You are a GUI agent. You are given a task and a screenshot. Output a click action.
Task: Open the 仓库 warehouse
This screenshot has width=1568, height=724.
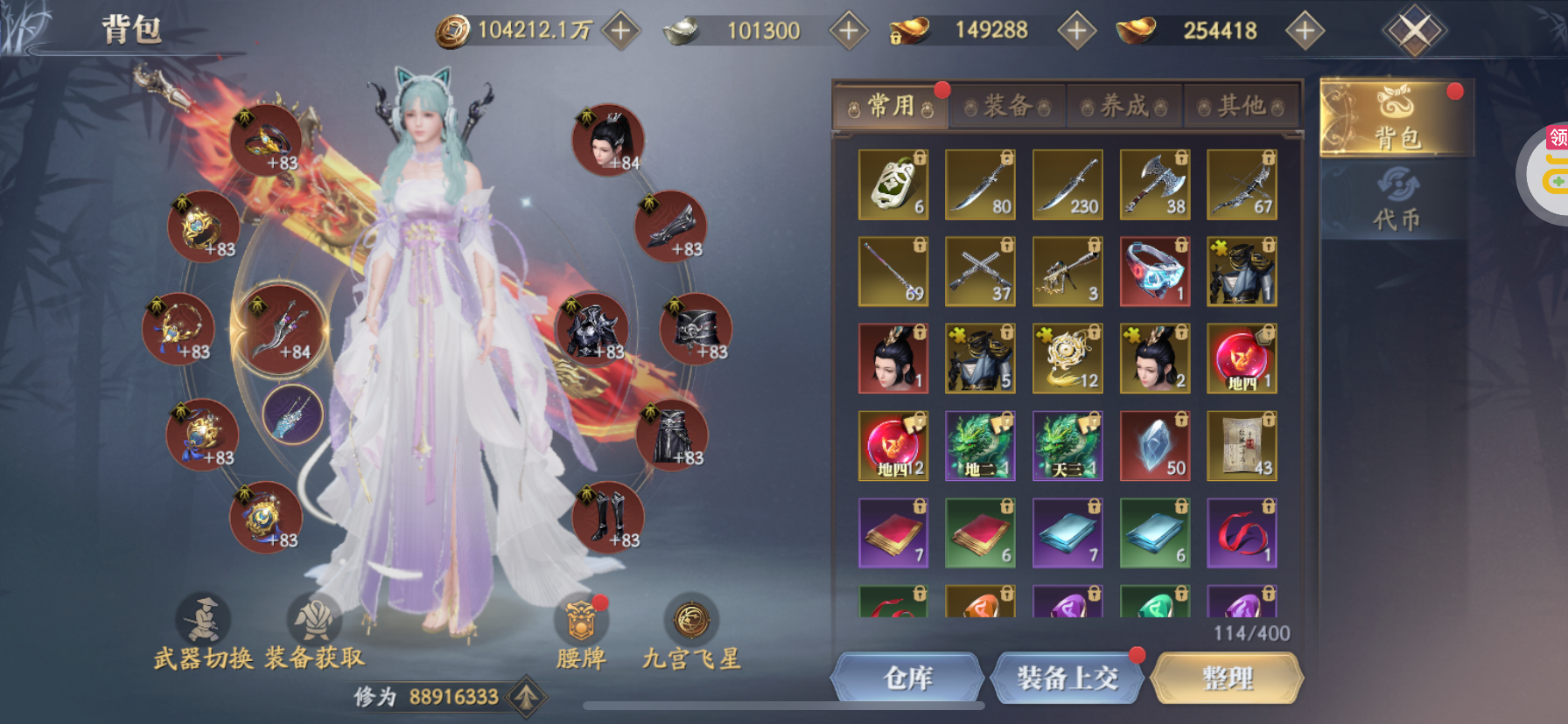[907, 678]
